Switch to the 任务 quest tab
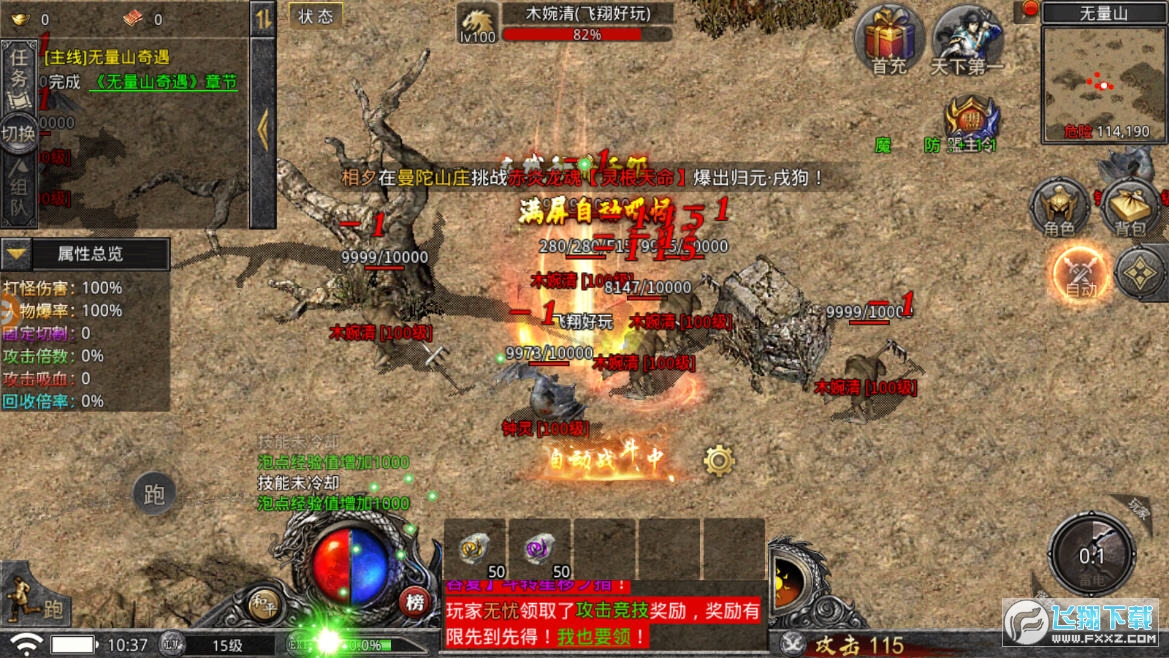1169x658 pixels. tap(19, 72)
